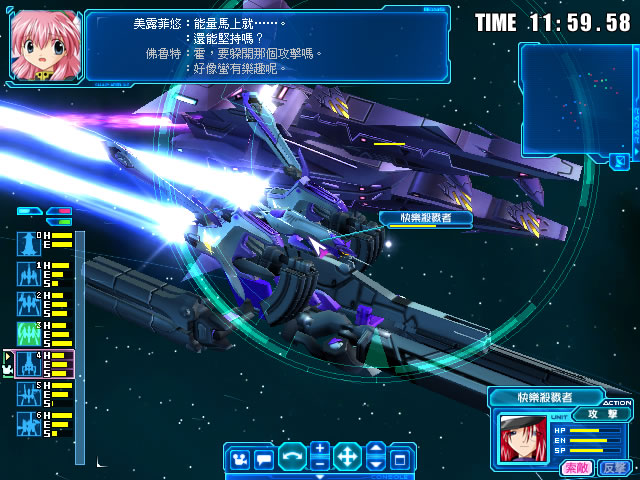Open the radar minimap panel
Screen dimensions: 640x480
point(573,96)
